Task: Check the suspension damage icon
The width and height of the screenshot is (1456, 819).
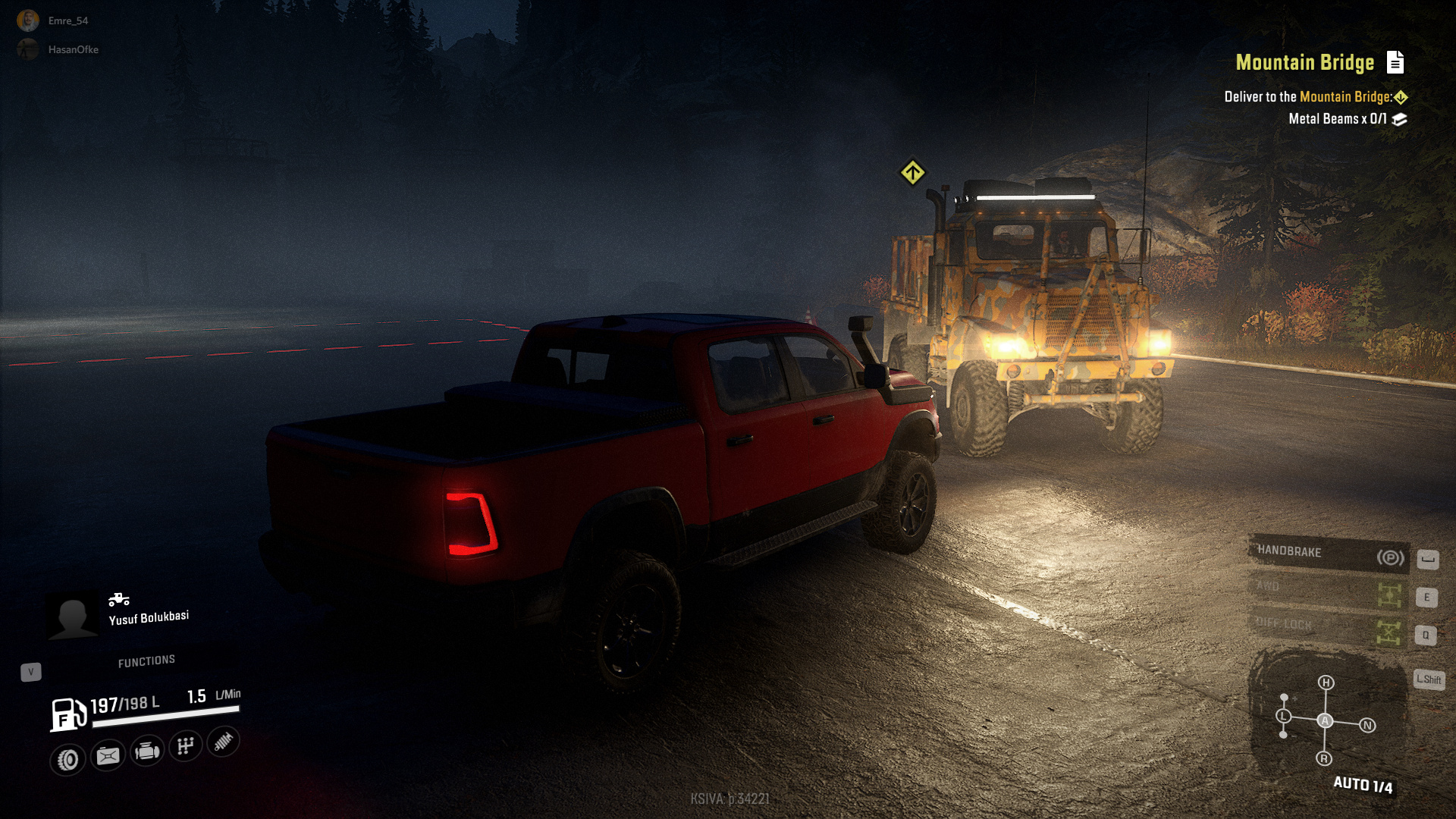Action: coord(223,742)
